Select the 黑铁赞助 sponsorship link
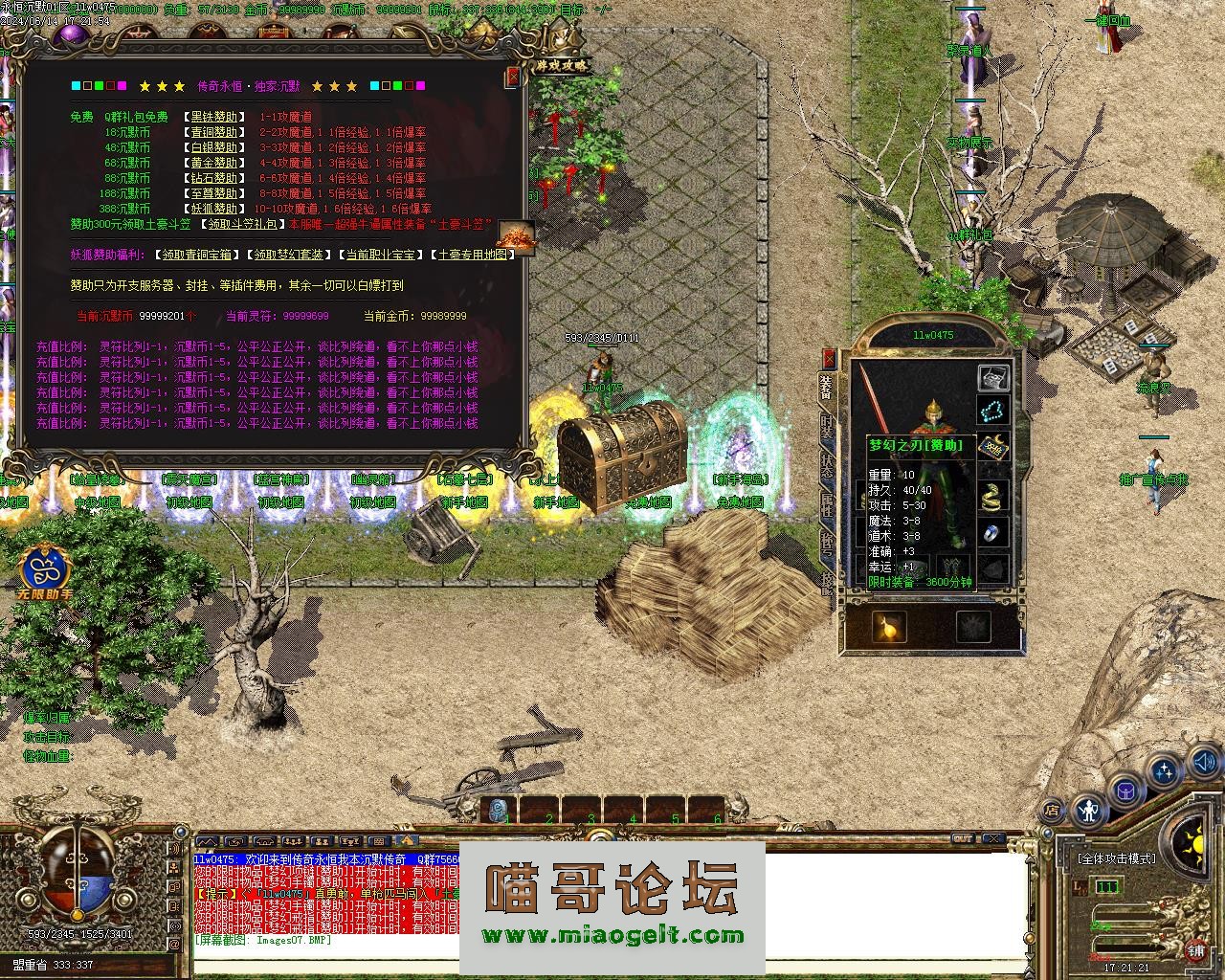Screen dimensions: 1225x980 pyautogui.click(x=213, y=117)
